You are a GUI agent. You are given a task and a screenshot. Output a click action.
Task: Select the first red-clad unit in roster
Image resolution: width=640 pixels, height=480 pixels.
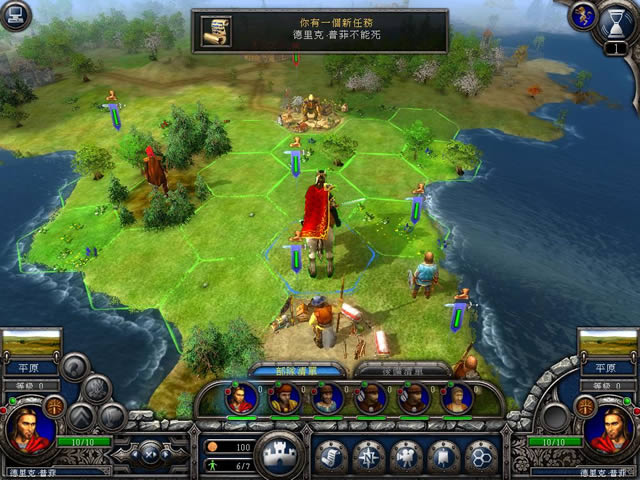(x=241, y=398)
